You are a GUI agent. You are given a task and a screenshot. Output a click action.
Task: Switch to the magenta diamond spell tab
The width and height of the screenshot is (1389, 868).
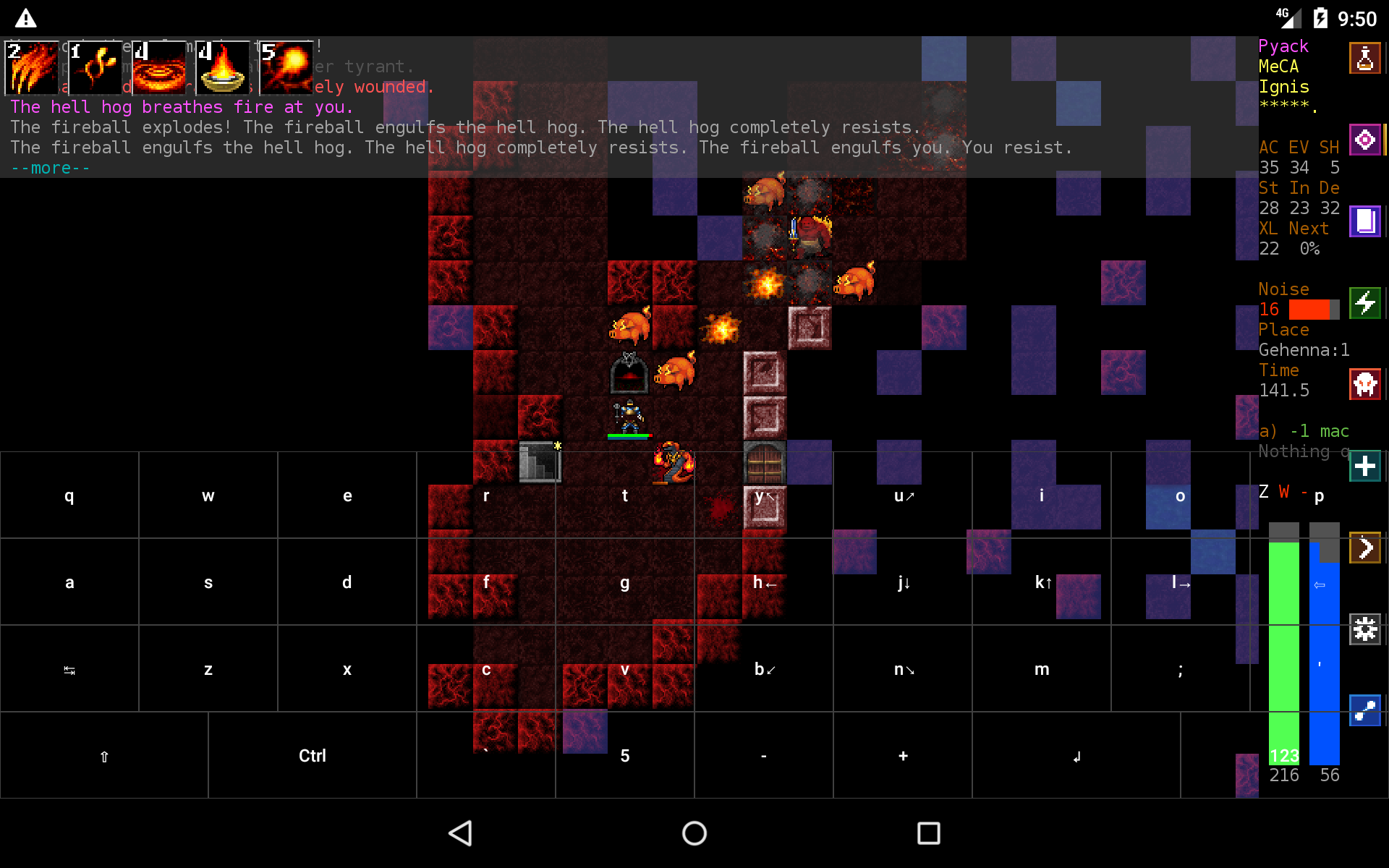(x=1365, y=140)
